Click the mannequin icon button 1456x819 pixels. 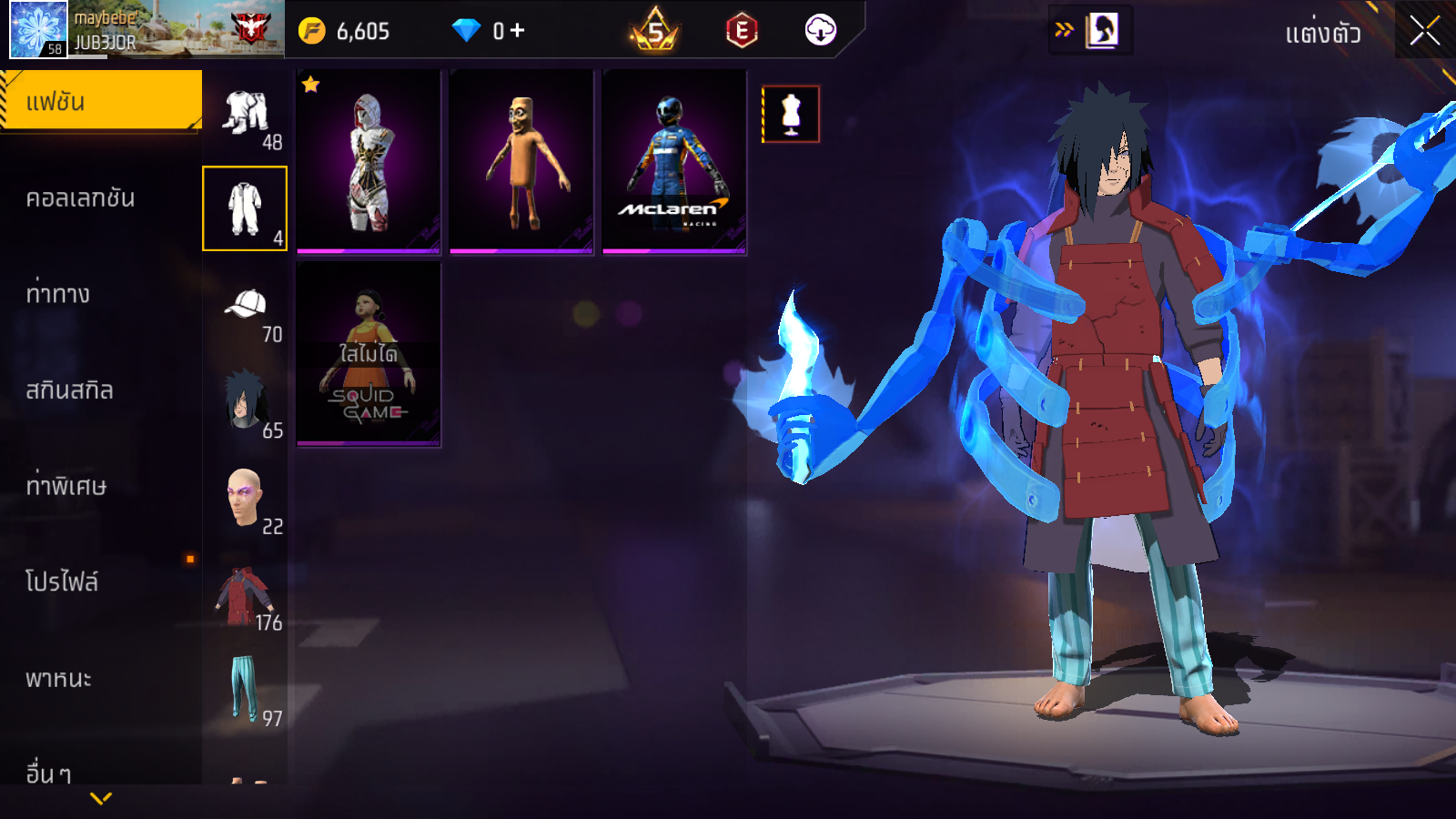(x=791, y=115)
